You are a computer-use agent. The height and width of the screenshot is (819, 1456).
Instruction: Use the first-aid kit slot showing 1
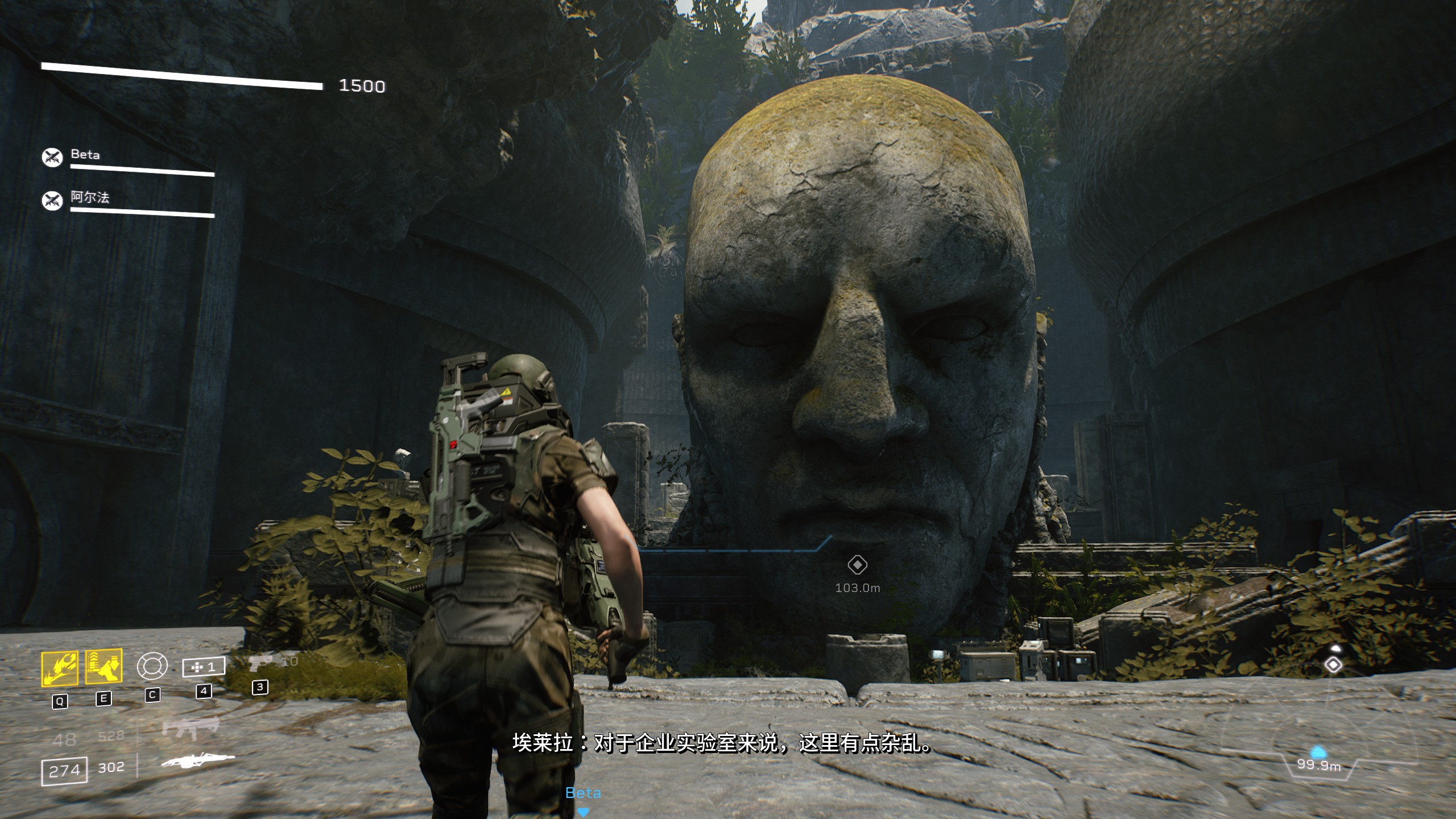pyautogui.click(x=204, y=667)
